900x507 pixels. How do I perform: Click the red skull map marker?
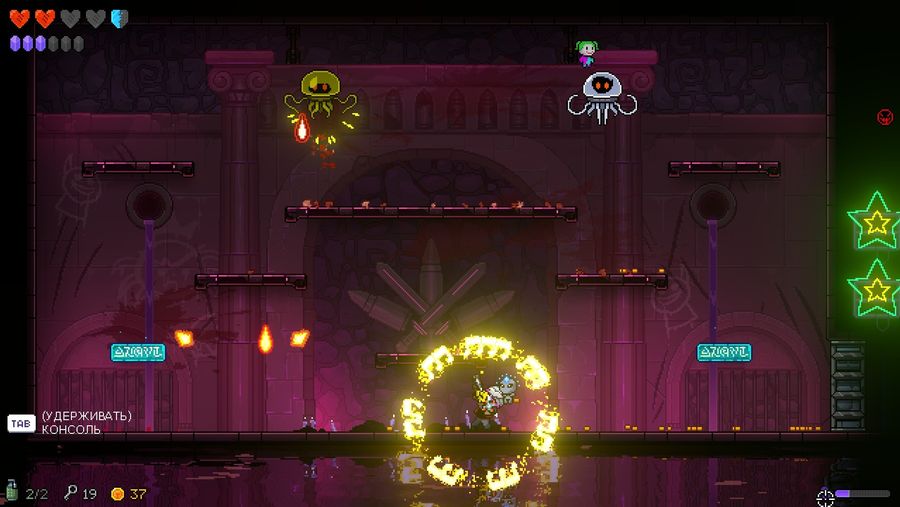pyautogui.click(x=885, y=117)
